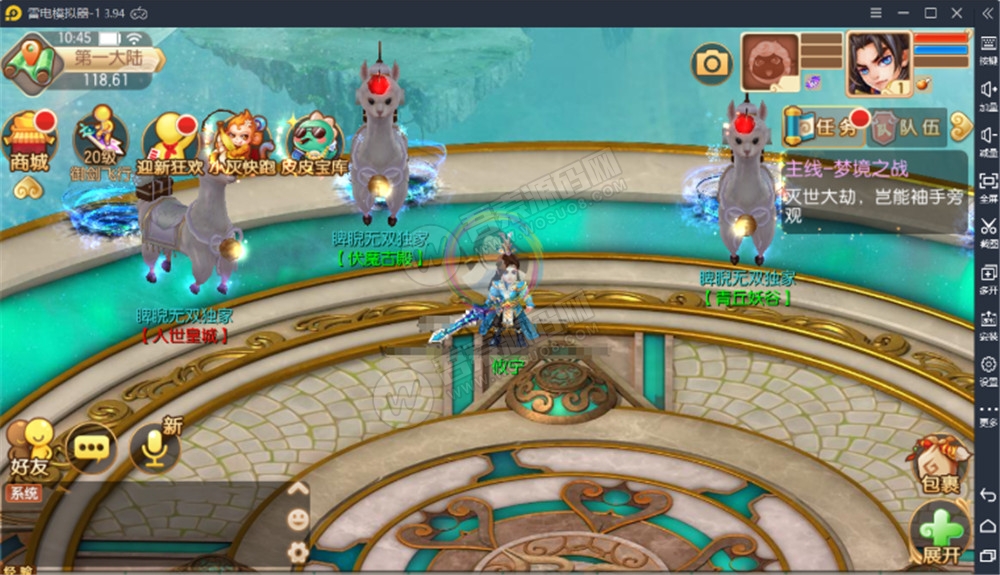Screen dimensions: 1000x575
Task: Open chat settings gear icon
Action: tap(297, 551)
